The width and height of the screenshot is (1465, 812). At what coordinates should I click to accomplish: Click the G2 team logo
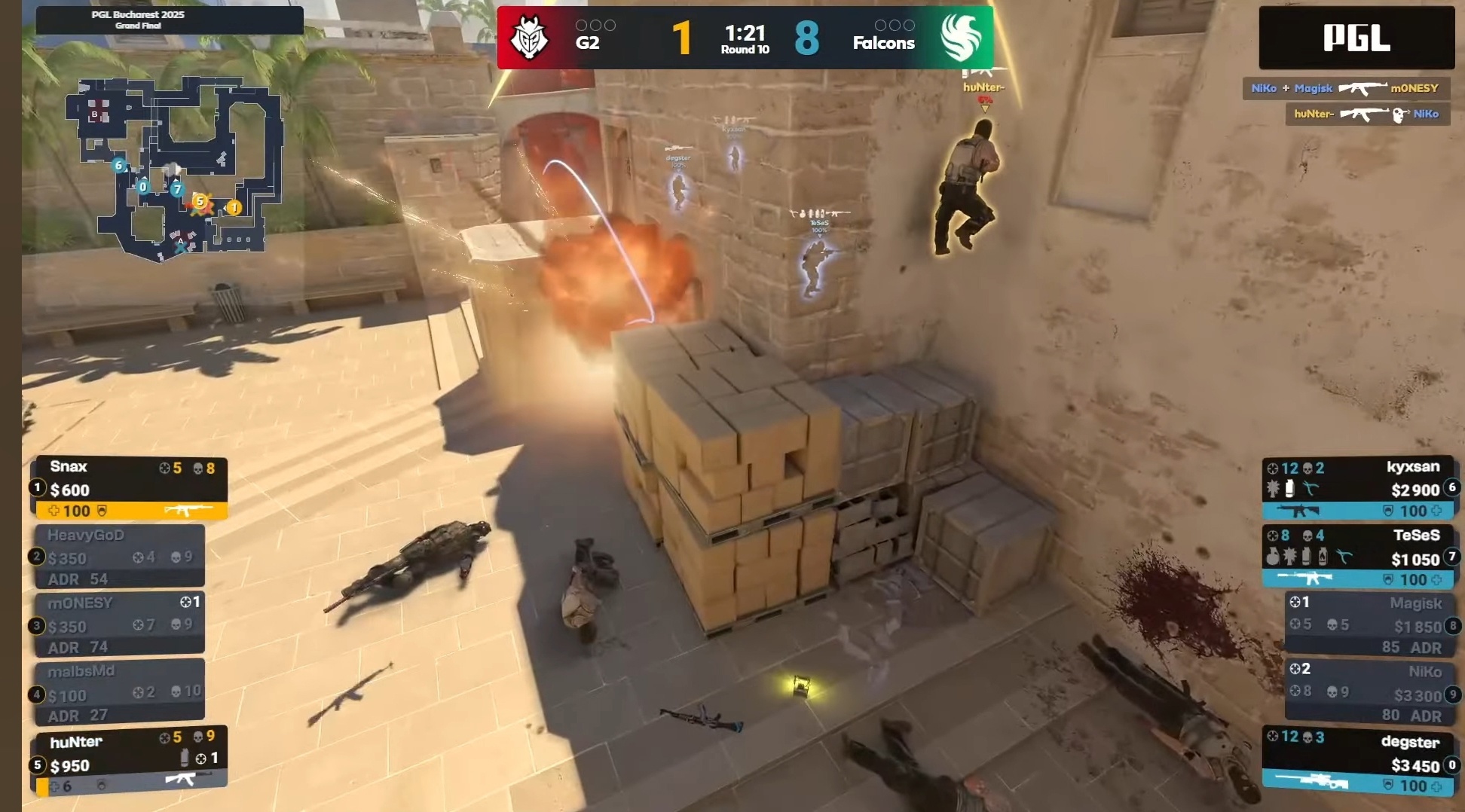[529, 38]
